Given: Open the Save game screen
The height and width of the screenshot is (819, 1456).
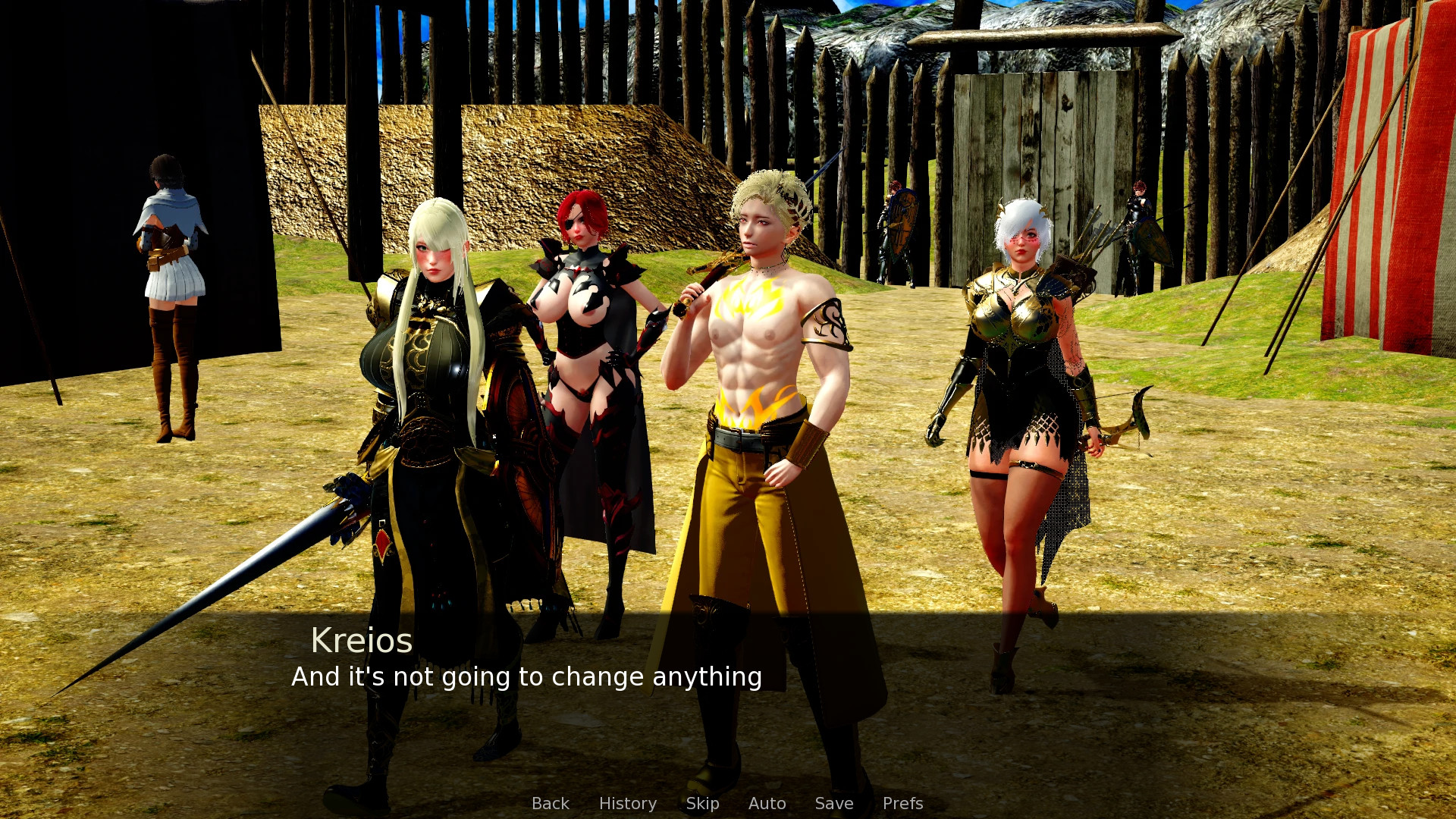Looking at the screenshot, I should (833, 803).
